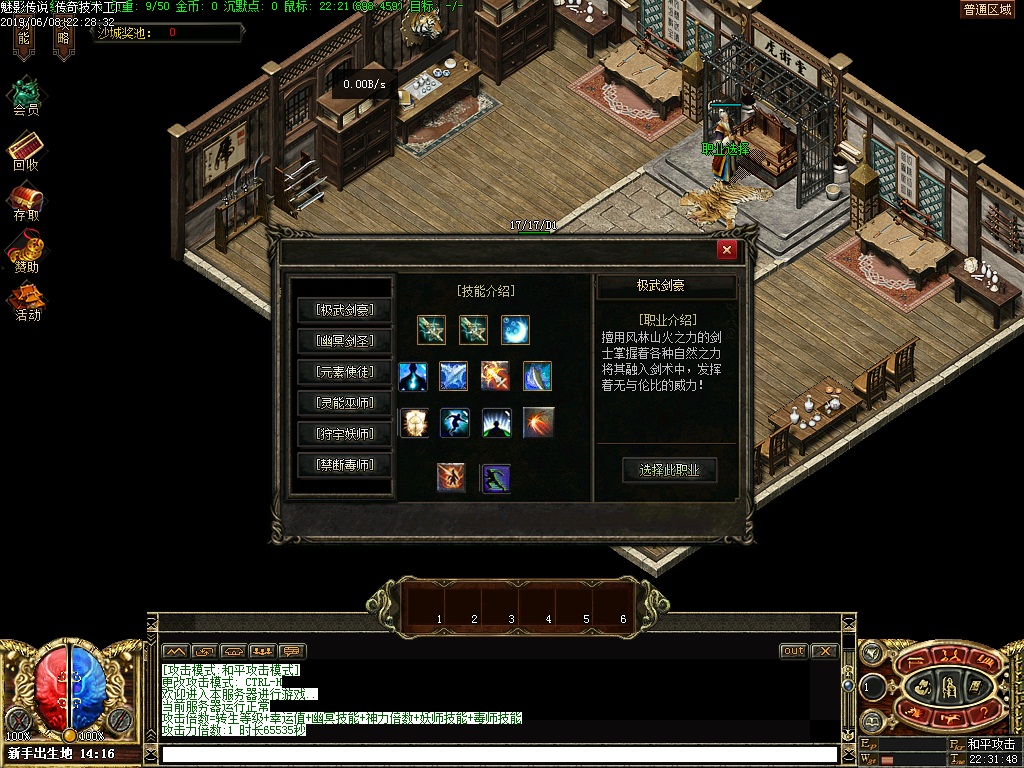View the purple running figure skill icon
This screenshot has height=768, width=1024.
click(x=496, y=478)
